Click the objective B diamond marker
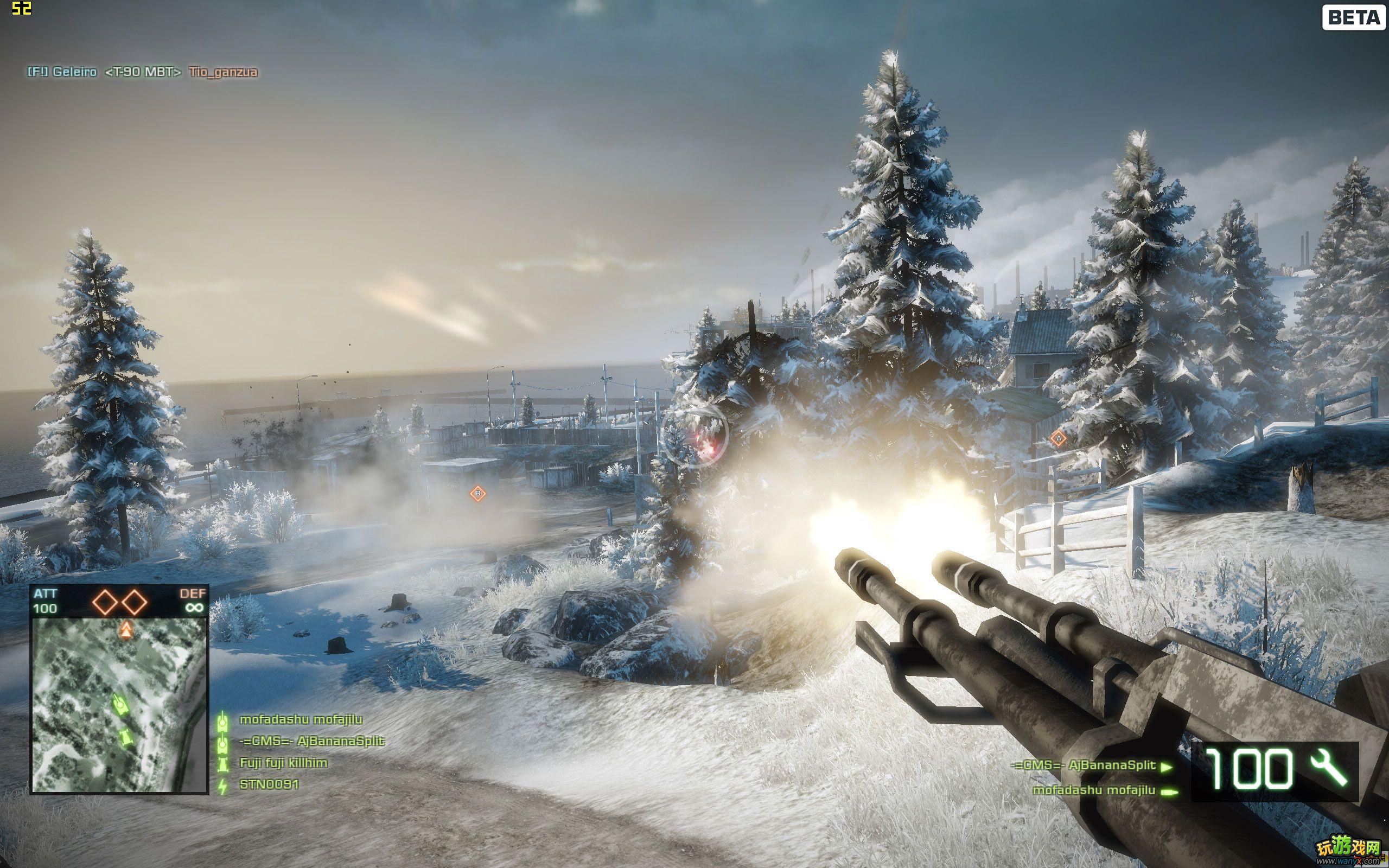1389x868 pixels. click(477, 493)
